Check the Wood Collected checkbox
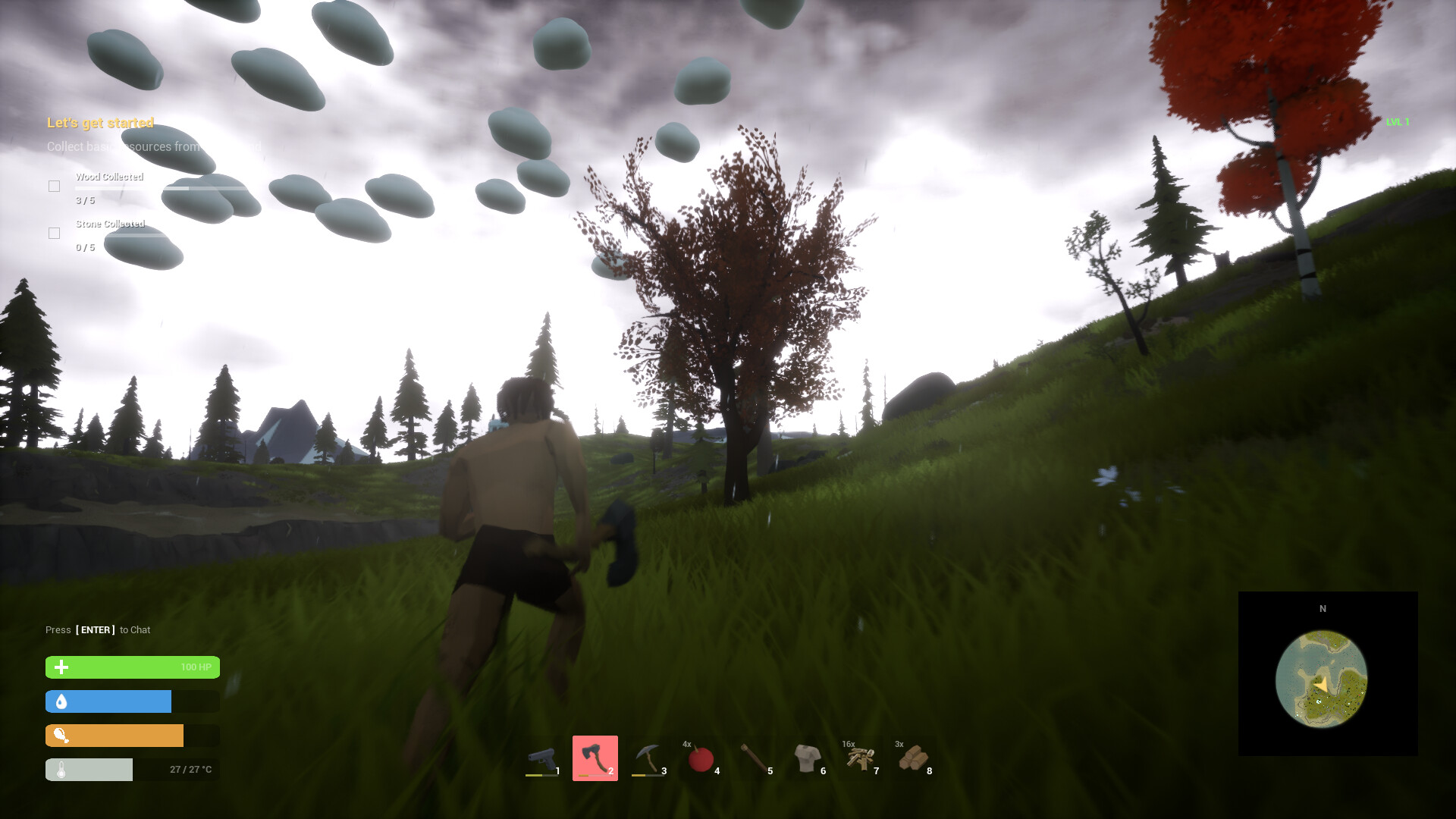 click(54, 186)
